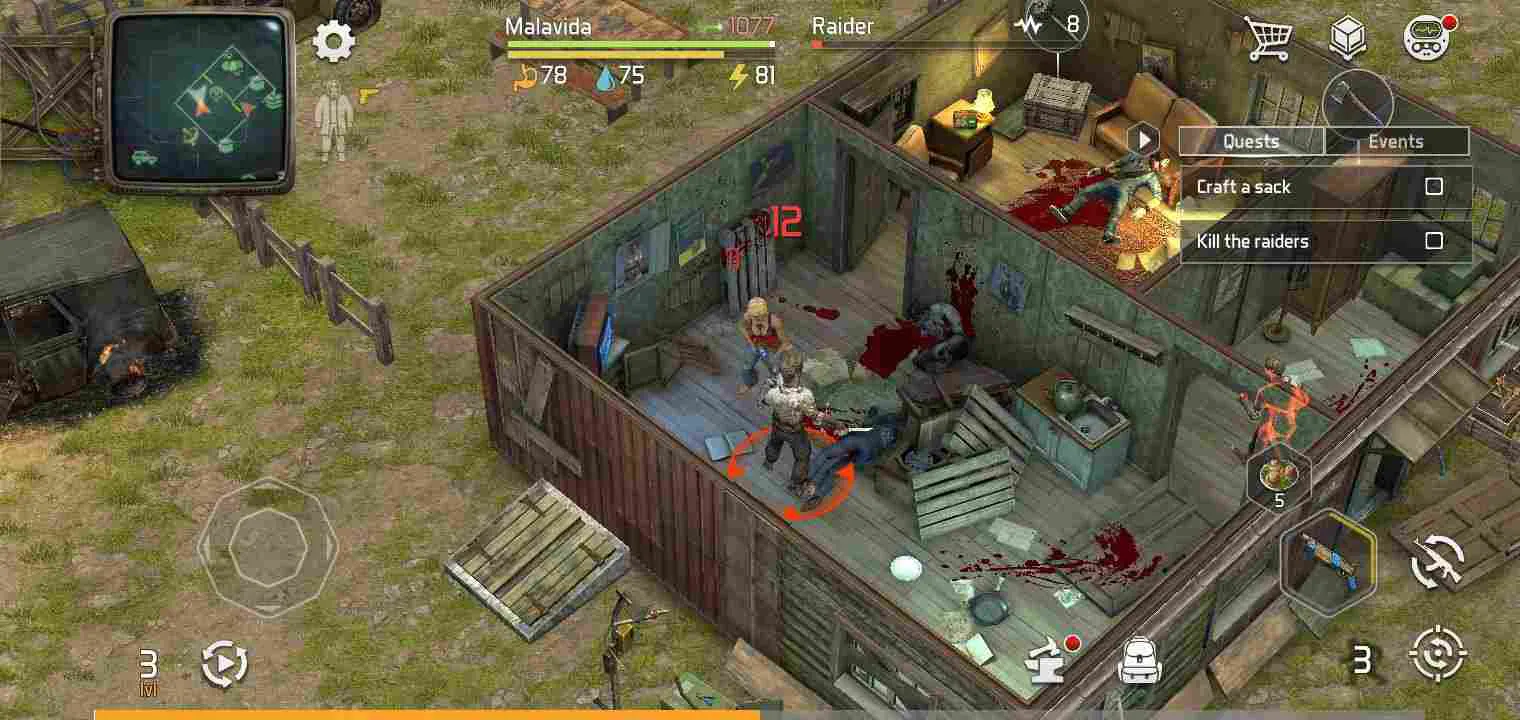Select the Quests tab
The width and height of the screenshot is (1520, 720).
1251,141
